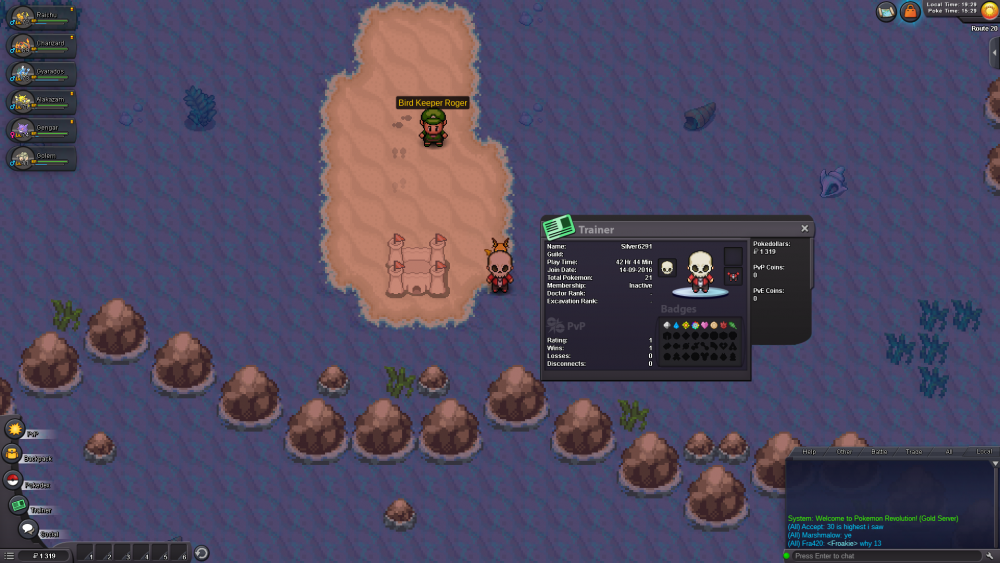The height and width of the screenshot is (563, 1000).
Task: Open the map icon next to bag
Action: coord(886,12)
